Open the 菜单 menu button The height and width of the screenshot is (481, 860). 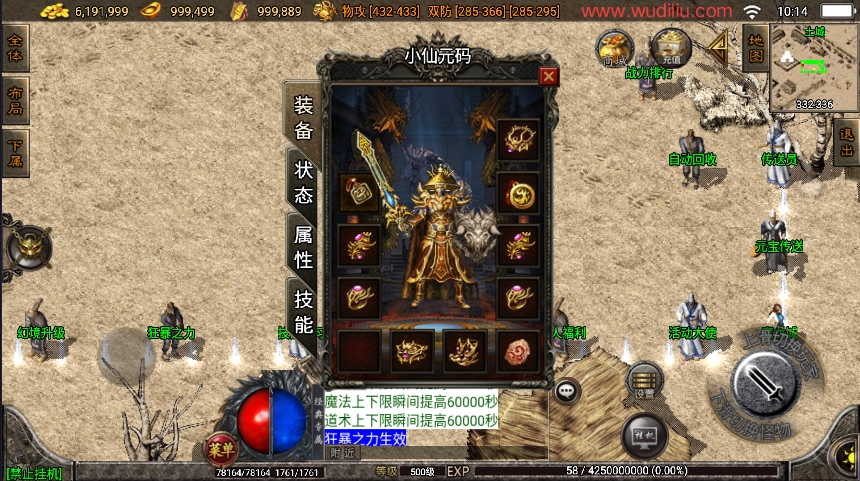click(221, 447)
